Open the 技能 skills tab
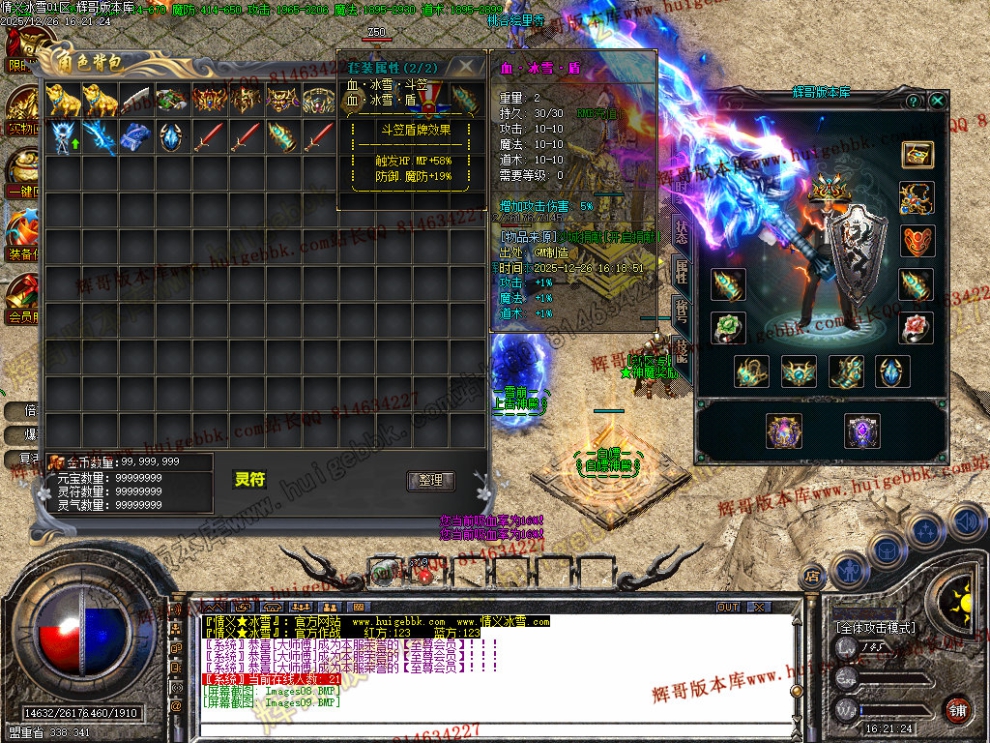This screenshot has height=743, width=990. (x=681, y=348)
